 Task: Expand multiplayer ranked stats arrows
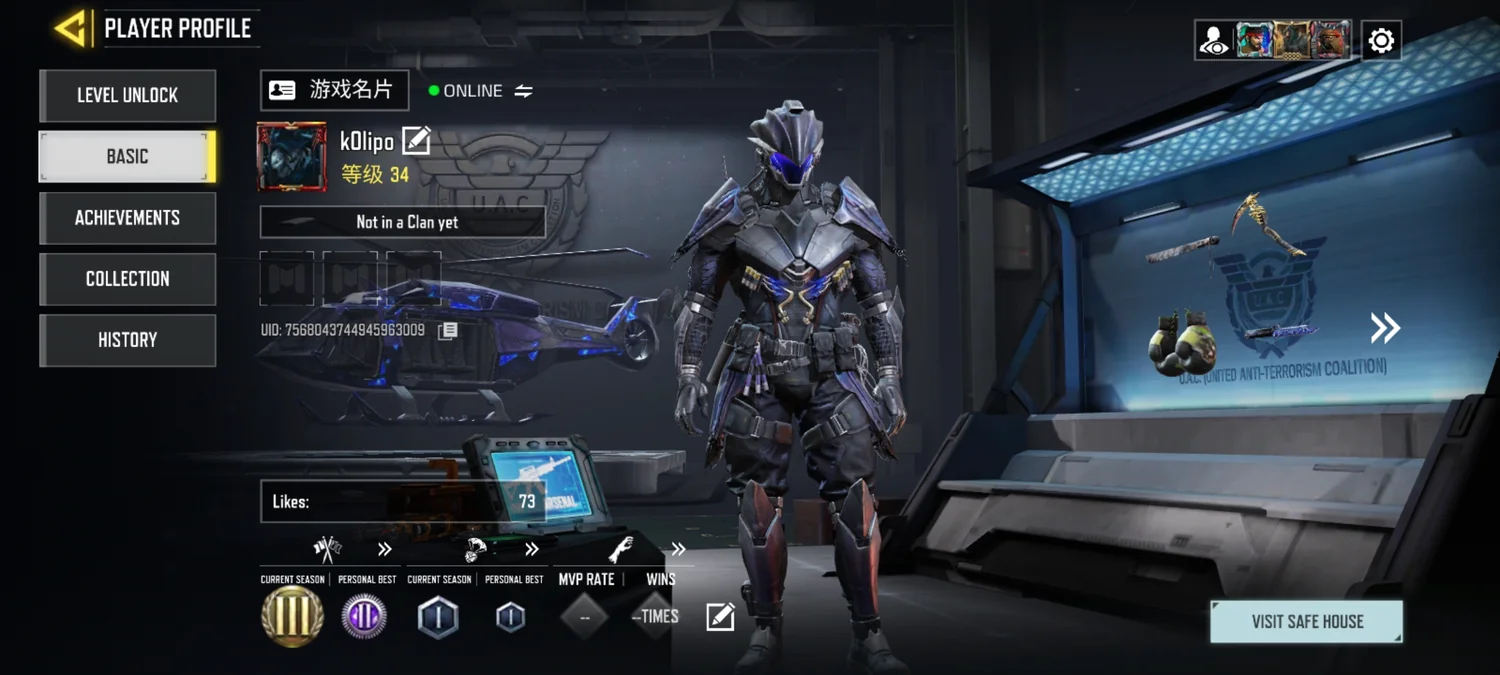click(x=385, y=549)
